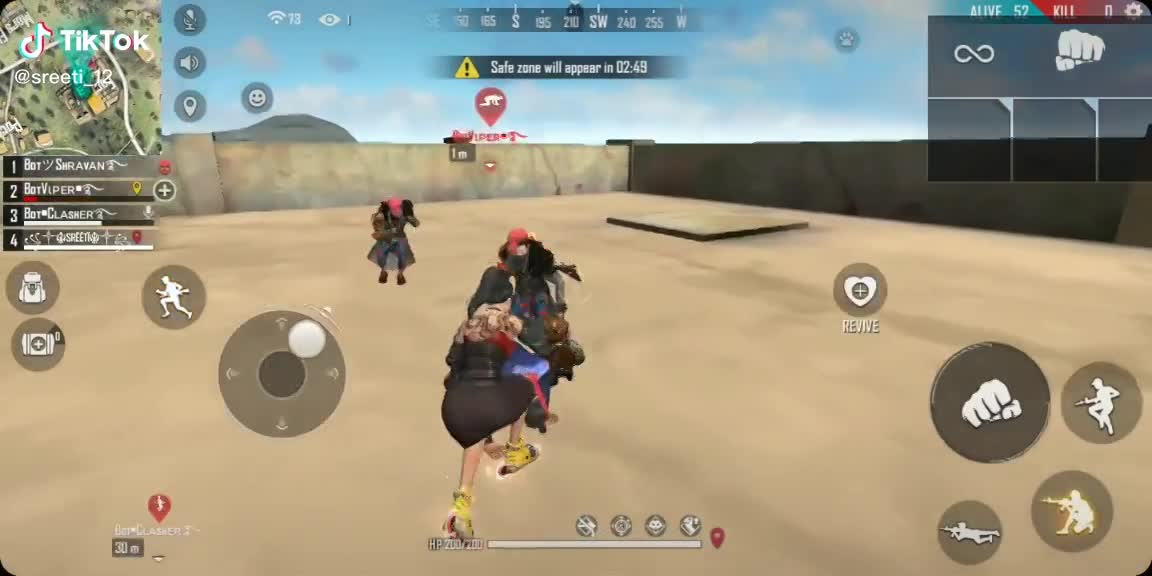Activate the sprint running button

(174, 297)
